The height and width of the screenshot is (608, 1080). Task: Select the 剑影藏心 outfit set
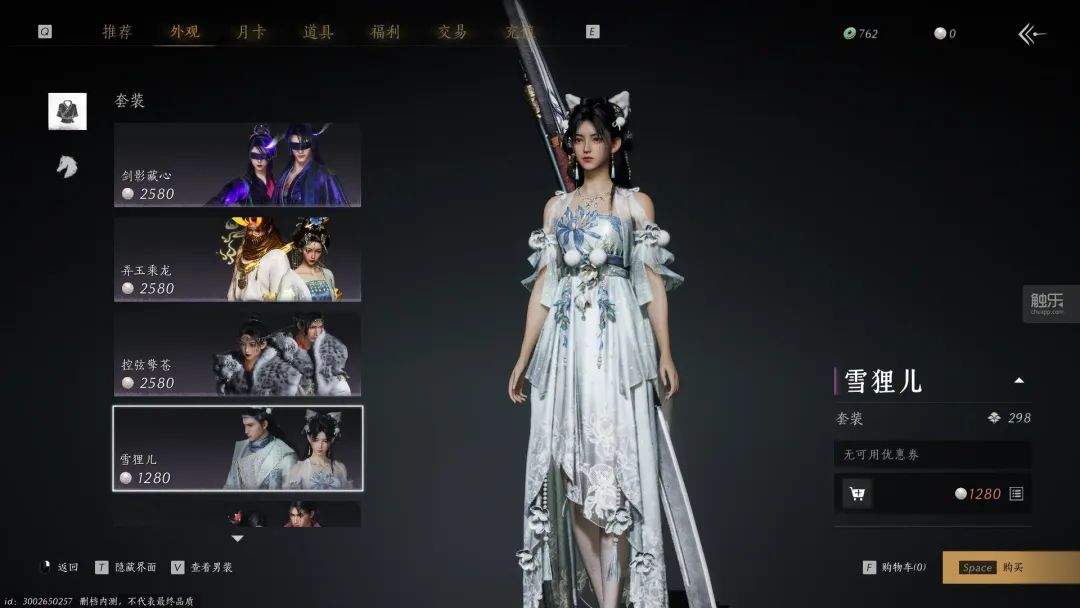[x=237, y=165]
